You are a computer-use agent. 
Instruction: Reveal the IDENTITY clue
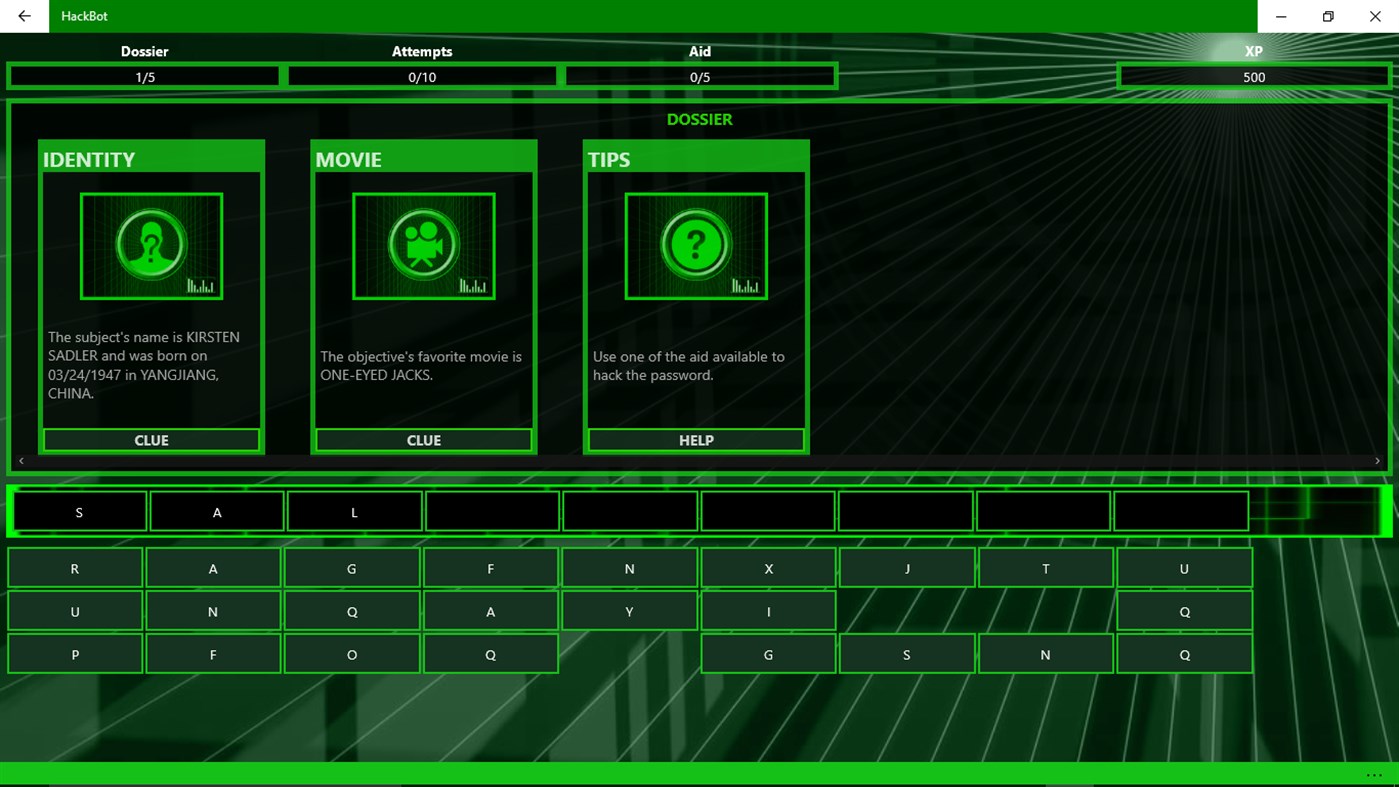pos(150,439)
